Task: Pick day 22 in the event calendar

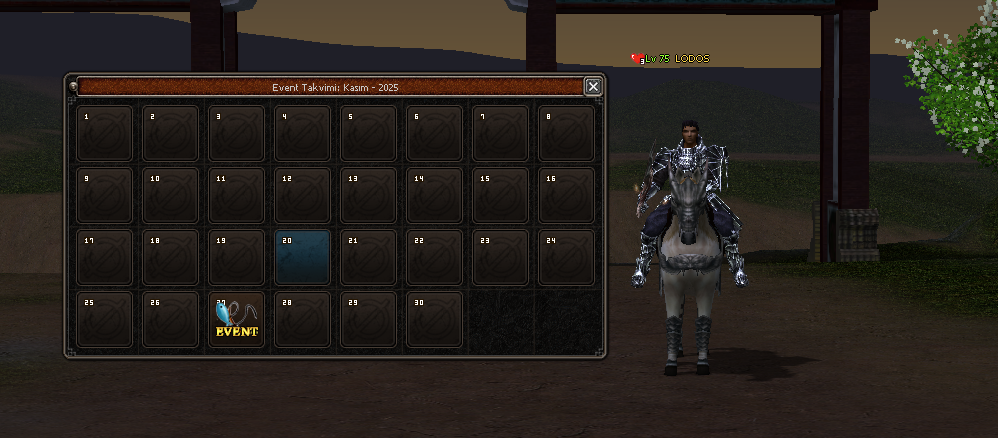Action: pyautogui.click(x=435, y=257)
